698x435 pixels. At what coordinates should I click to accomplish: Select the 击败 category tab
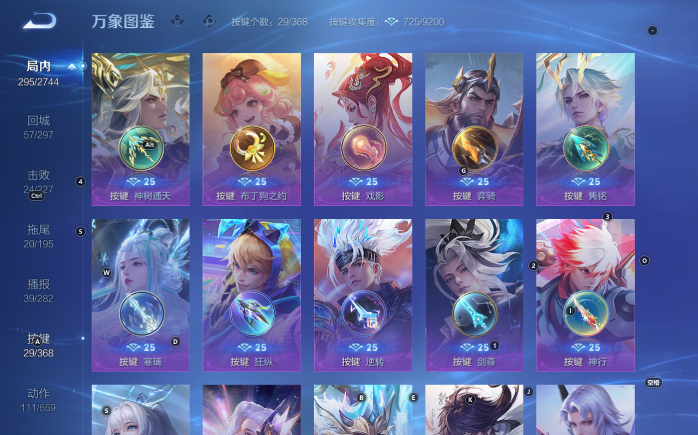(38, 180)
